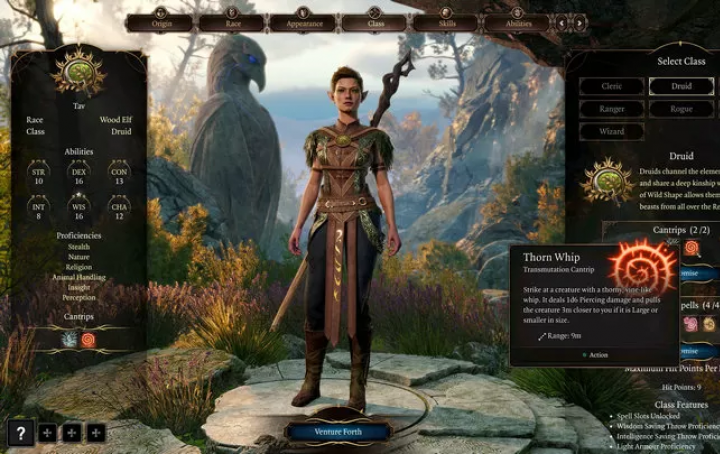This screenshot has height=454, width=720.
Task: Click the pale blue cantrip icon in left panel
Action: pos(68,339)
